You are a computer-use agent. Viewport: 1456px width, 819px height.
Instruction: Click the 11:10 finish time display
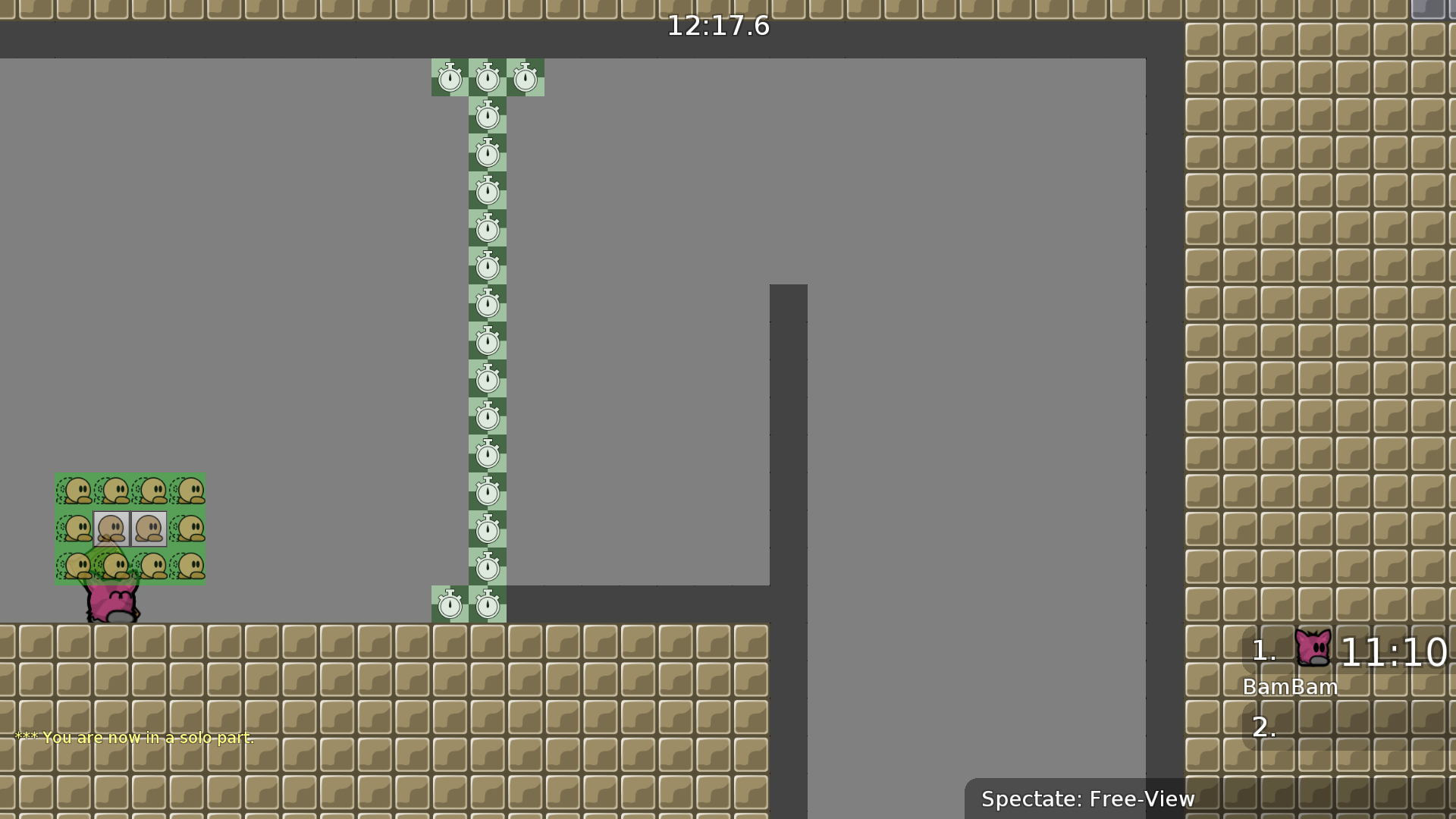pyautogui.click(x=1395, y=650)
